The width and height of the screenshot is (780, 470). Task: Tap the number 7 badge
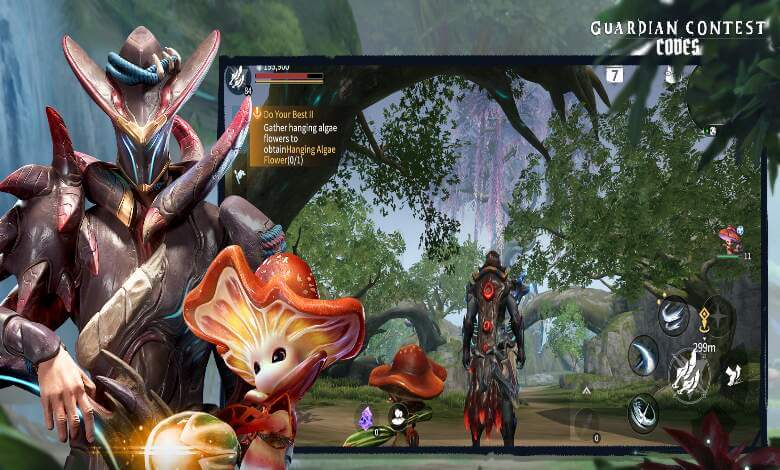614,75
